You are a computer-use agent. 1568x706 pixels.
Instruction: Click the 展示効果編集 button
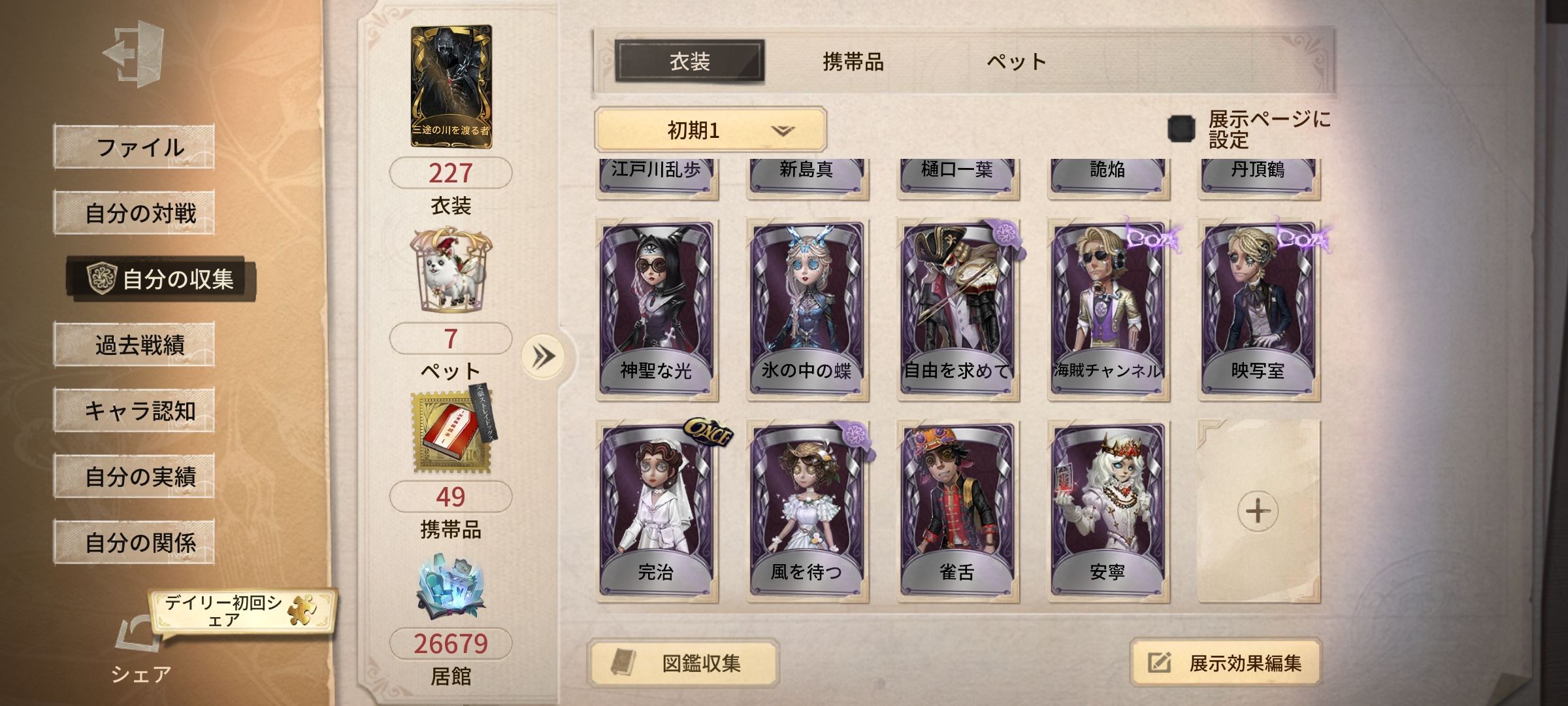click(1226, 664)
